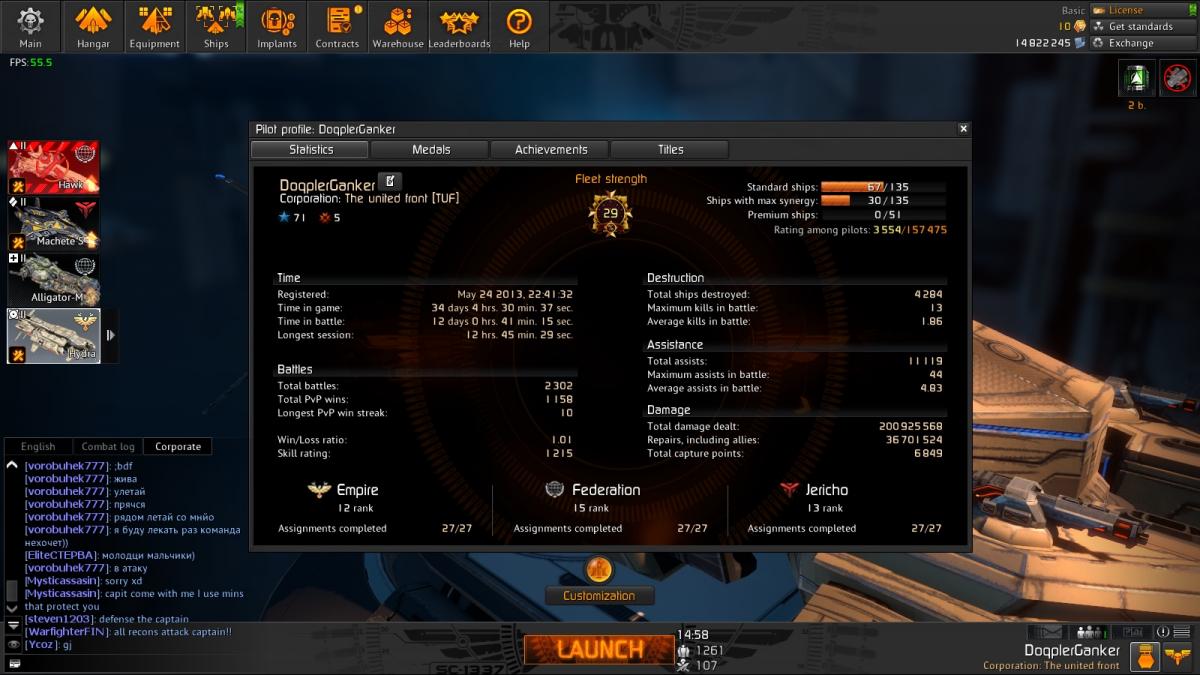
Task: Select the Hawk ship slot
Action: pyautogui.click(x=55, y=167)
